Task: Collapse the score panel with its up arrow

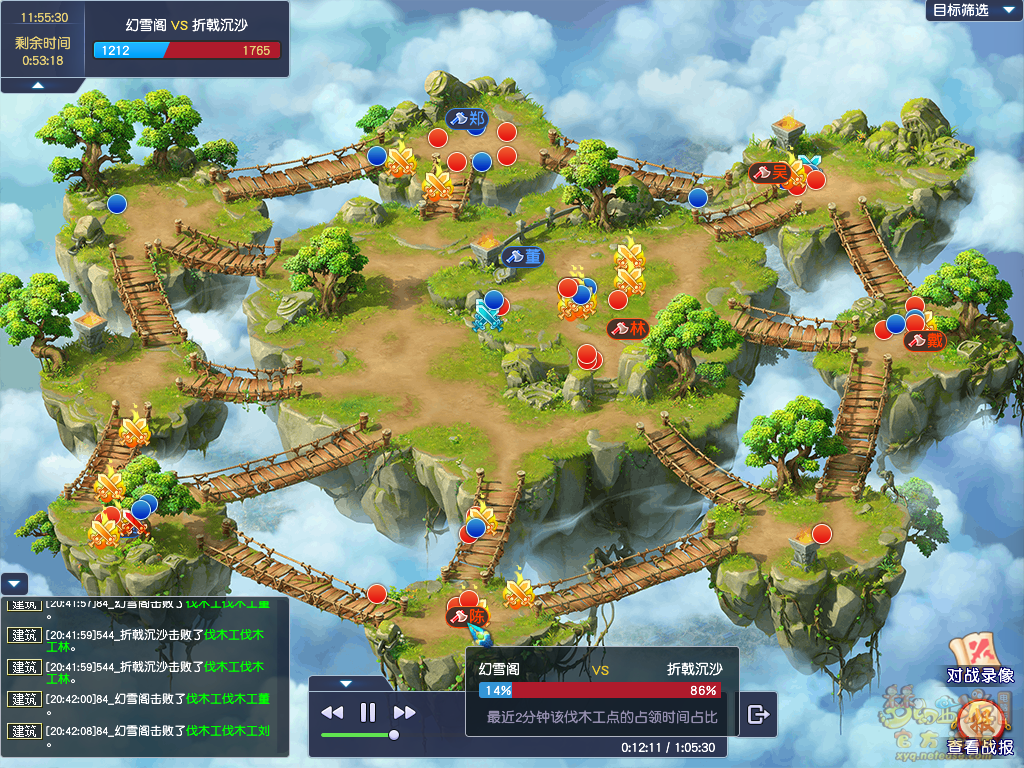Action: click(38, 86)
